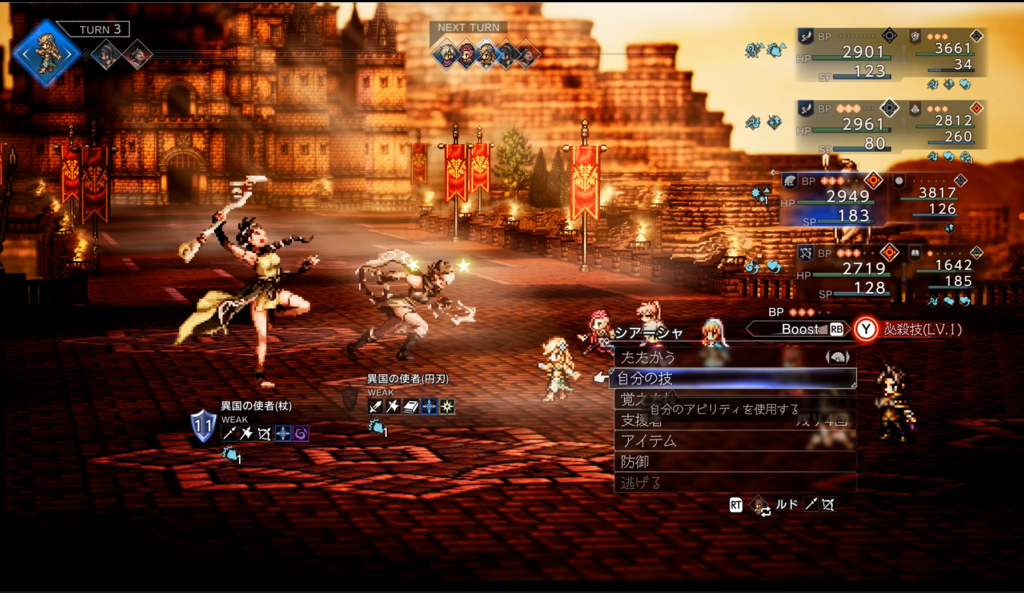Target enemy 異国の使者(円刃) name label
This screenshot has height=593, width=1024.
click(x=407, y=380)
